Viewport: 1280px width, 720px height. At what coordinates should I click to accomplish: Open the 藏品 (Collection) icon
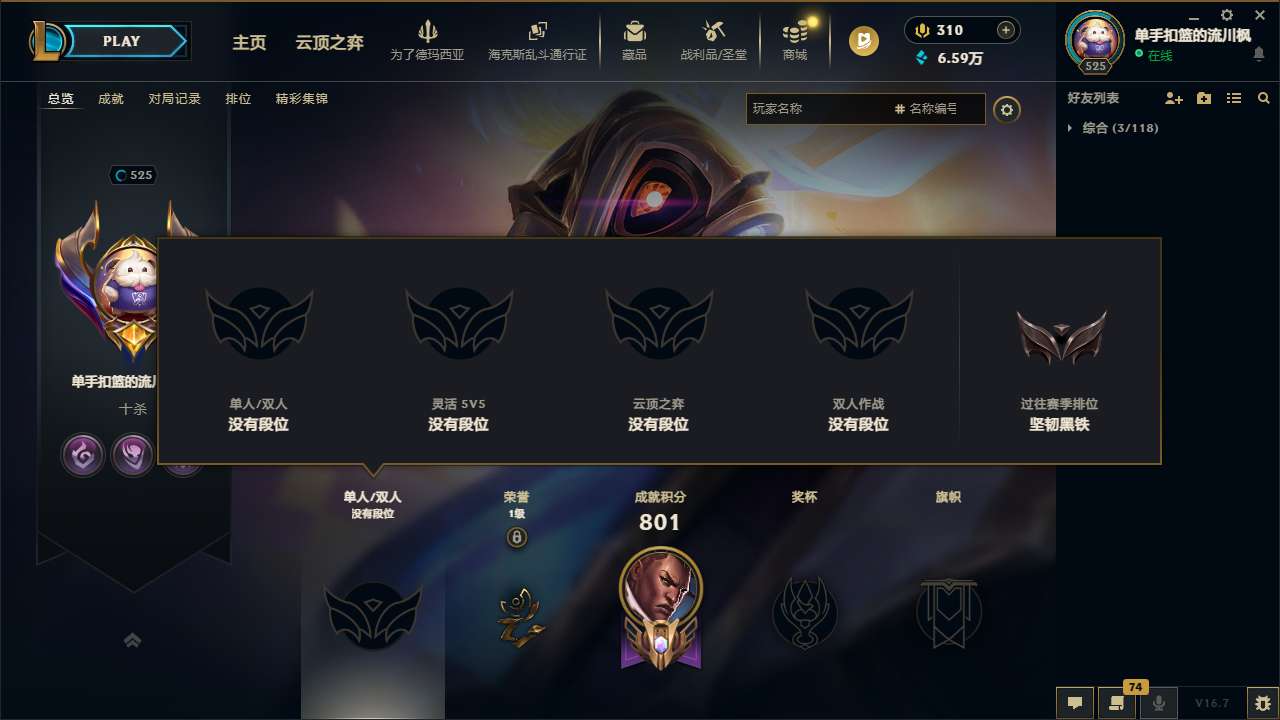coord(633,40)
